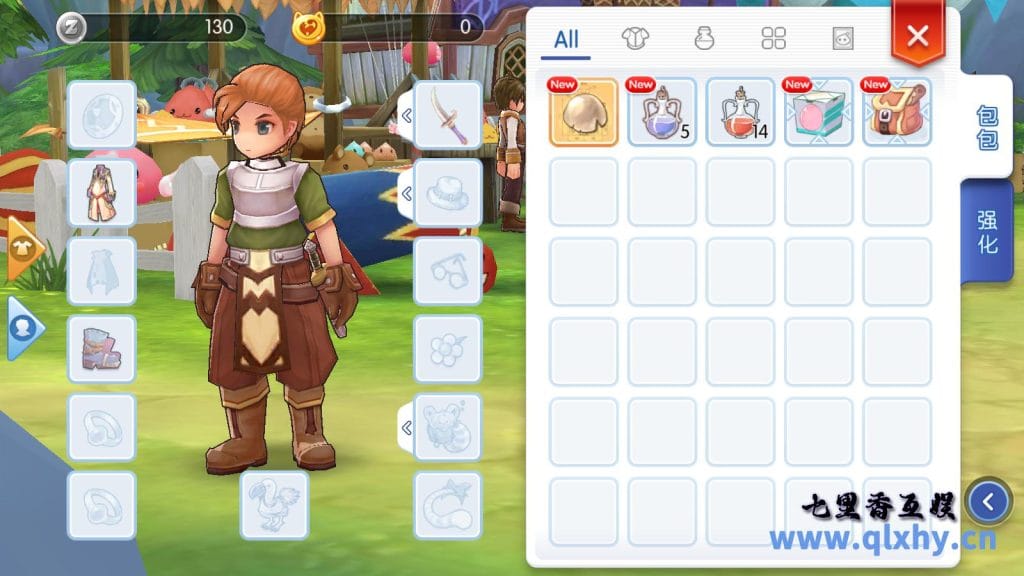Screen dimensions: 1024x576
Task: Select the four-squares materials category tab
Action: (x=773, y=39)
